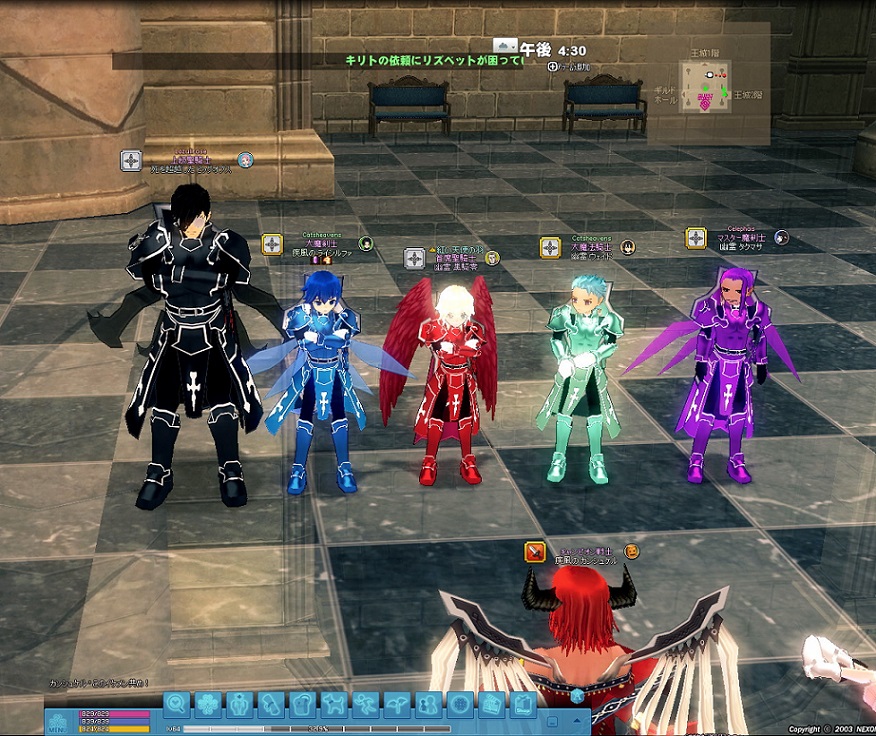Image resolution: width=876 pixels, height=736 pixels.
Task: Expand the toolbar using the up arrow
Action: click(x=576, y=720)
